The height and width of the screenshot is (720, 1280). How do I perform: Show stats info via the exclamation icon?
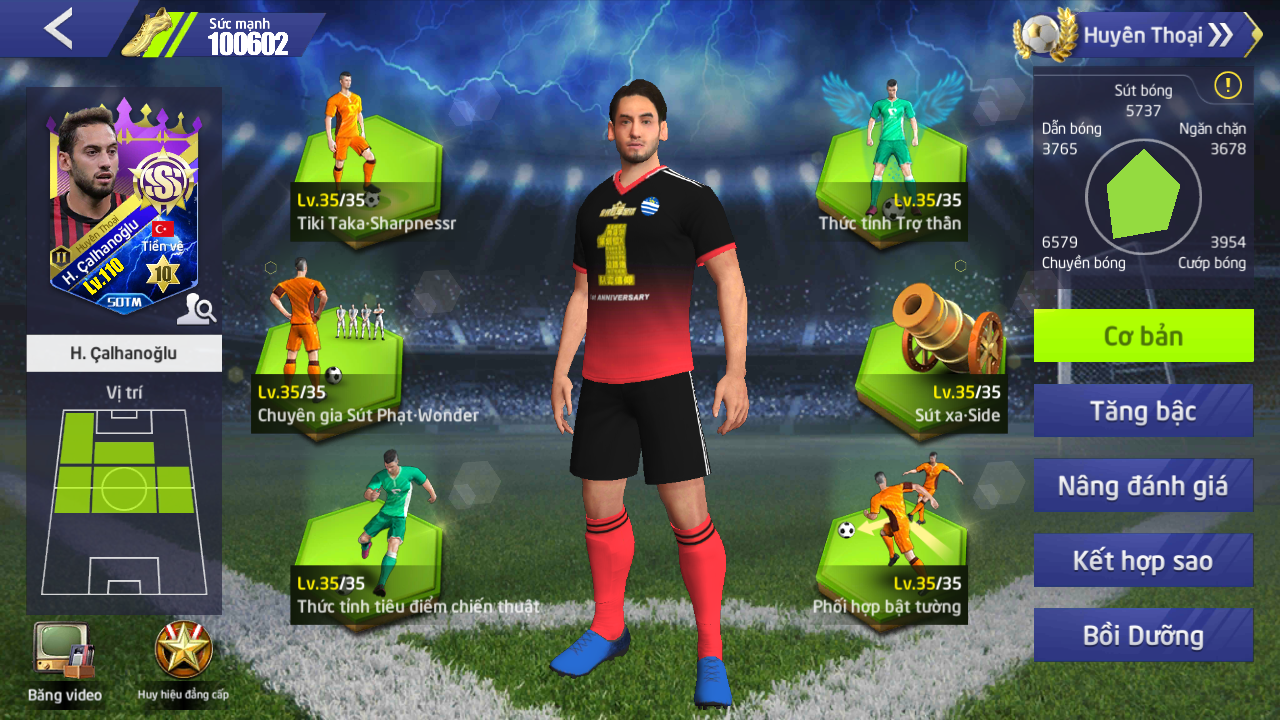coord(1227,86)
